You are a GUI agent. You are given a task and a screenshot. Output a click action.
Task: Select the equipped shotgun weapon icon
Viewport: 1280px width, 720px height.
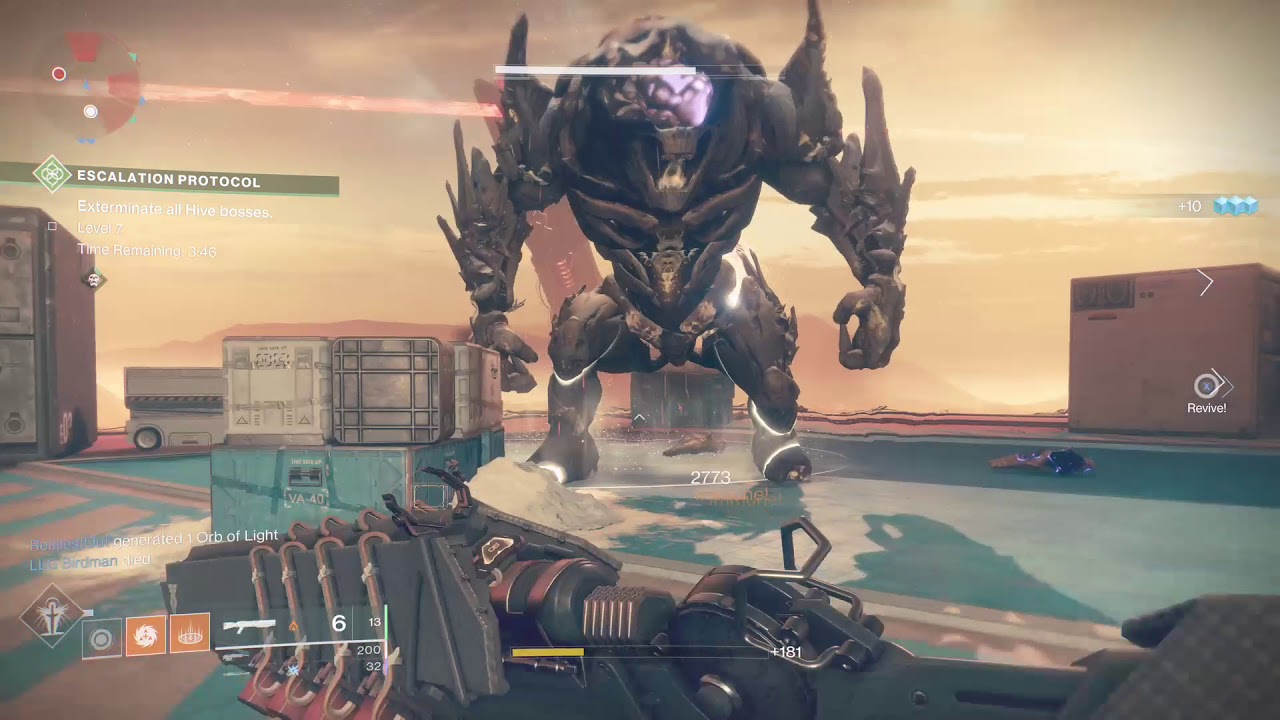pyautogui.click(x=249, y=626)
